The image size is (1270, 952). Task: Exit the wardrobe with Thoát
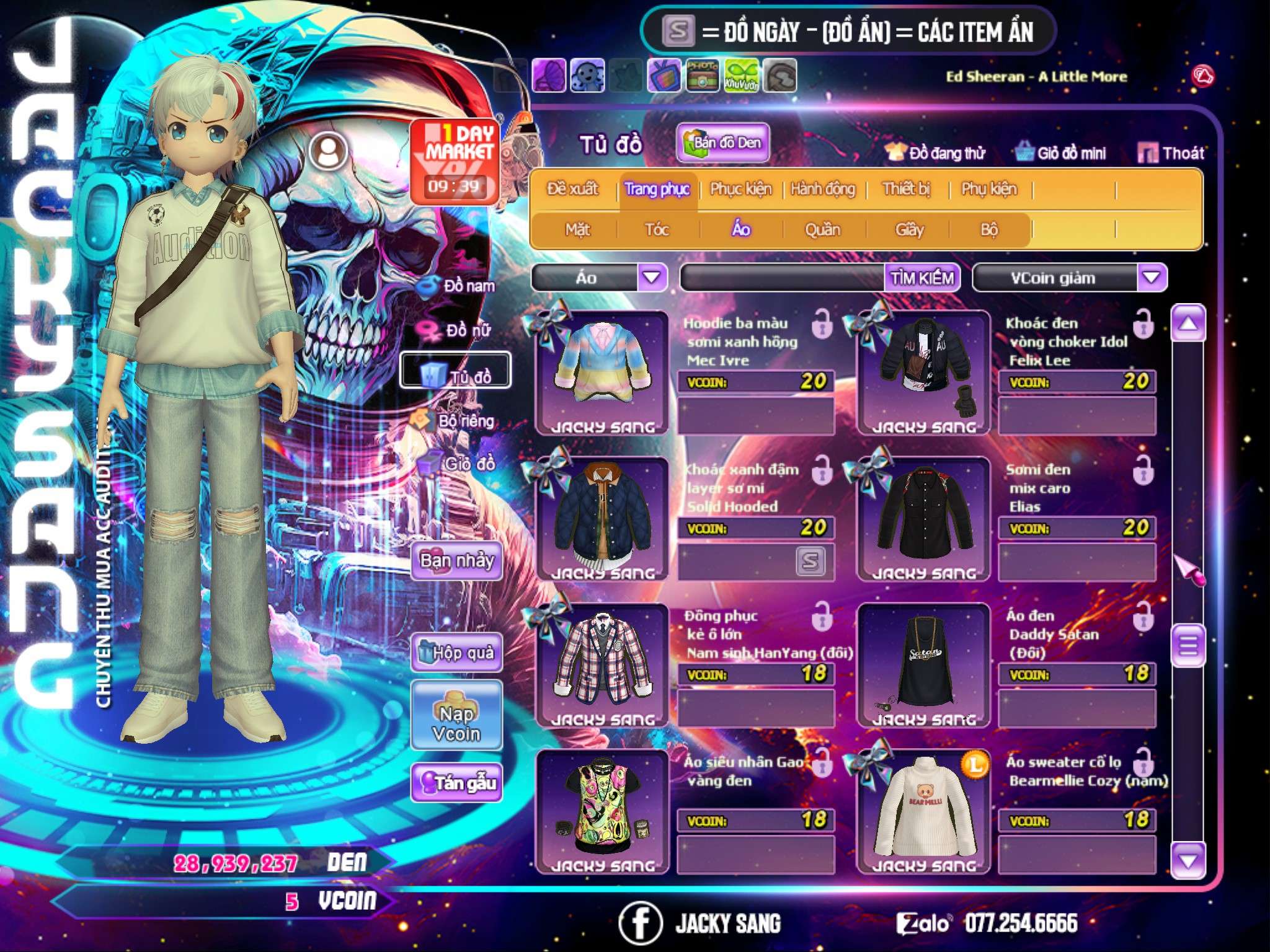1172,153
